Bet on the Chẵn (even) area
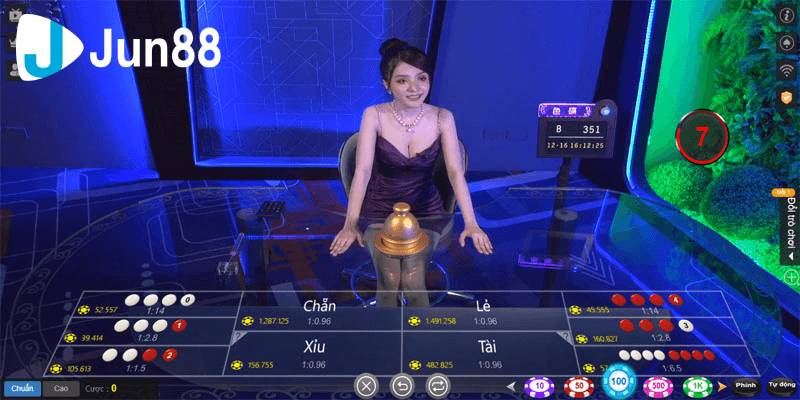Screen dimensions: 800x400 coord(318,312)
